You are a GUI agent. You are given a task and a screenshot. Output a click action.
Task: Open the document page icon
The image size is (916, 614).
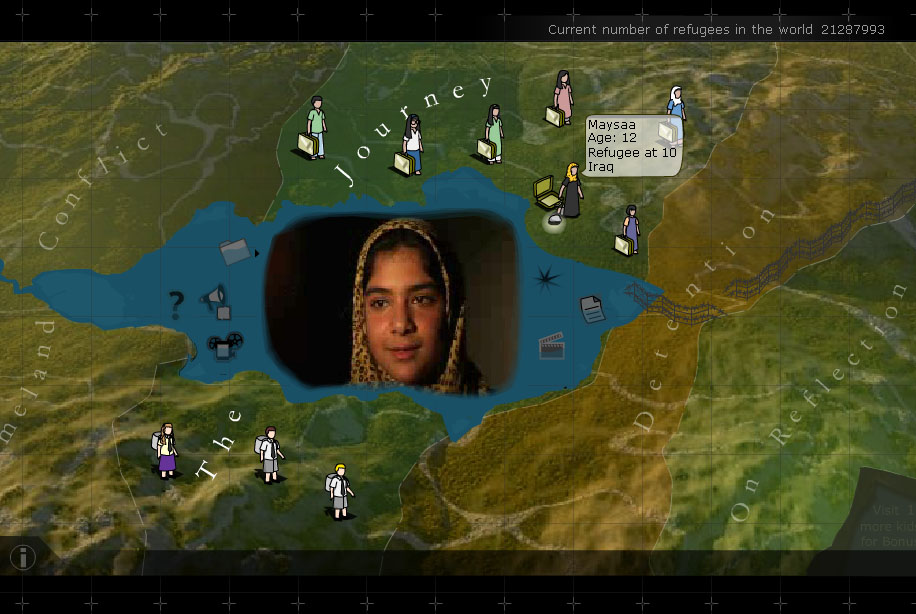[x=592, y=309]
